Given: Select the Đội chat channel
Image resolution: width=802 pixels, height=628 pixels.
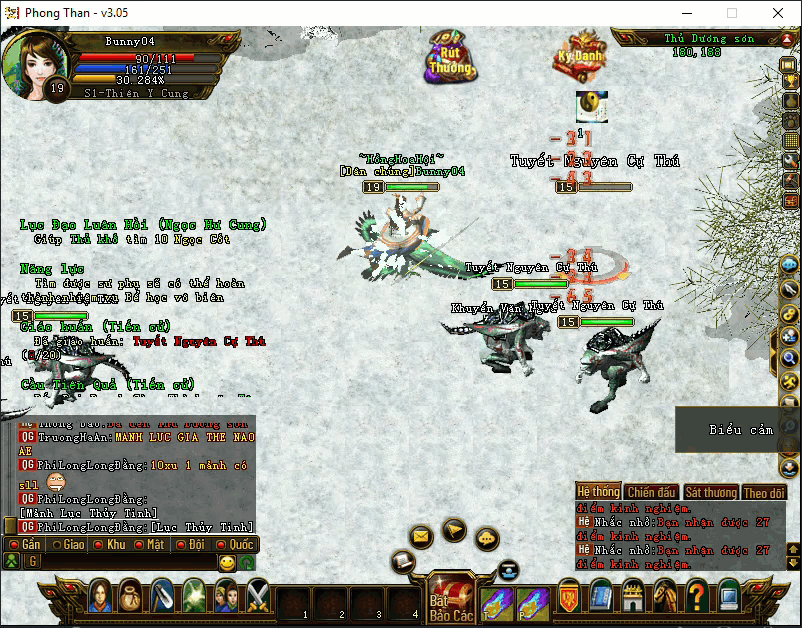Looking at the screenshot, I should [191, 545].
